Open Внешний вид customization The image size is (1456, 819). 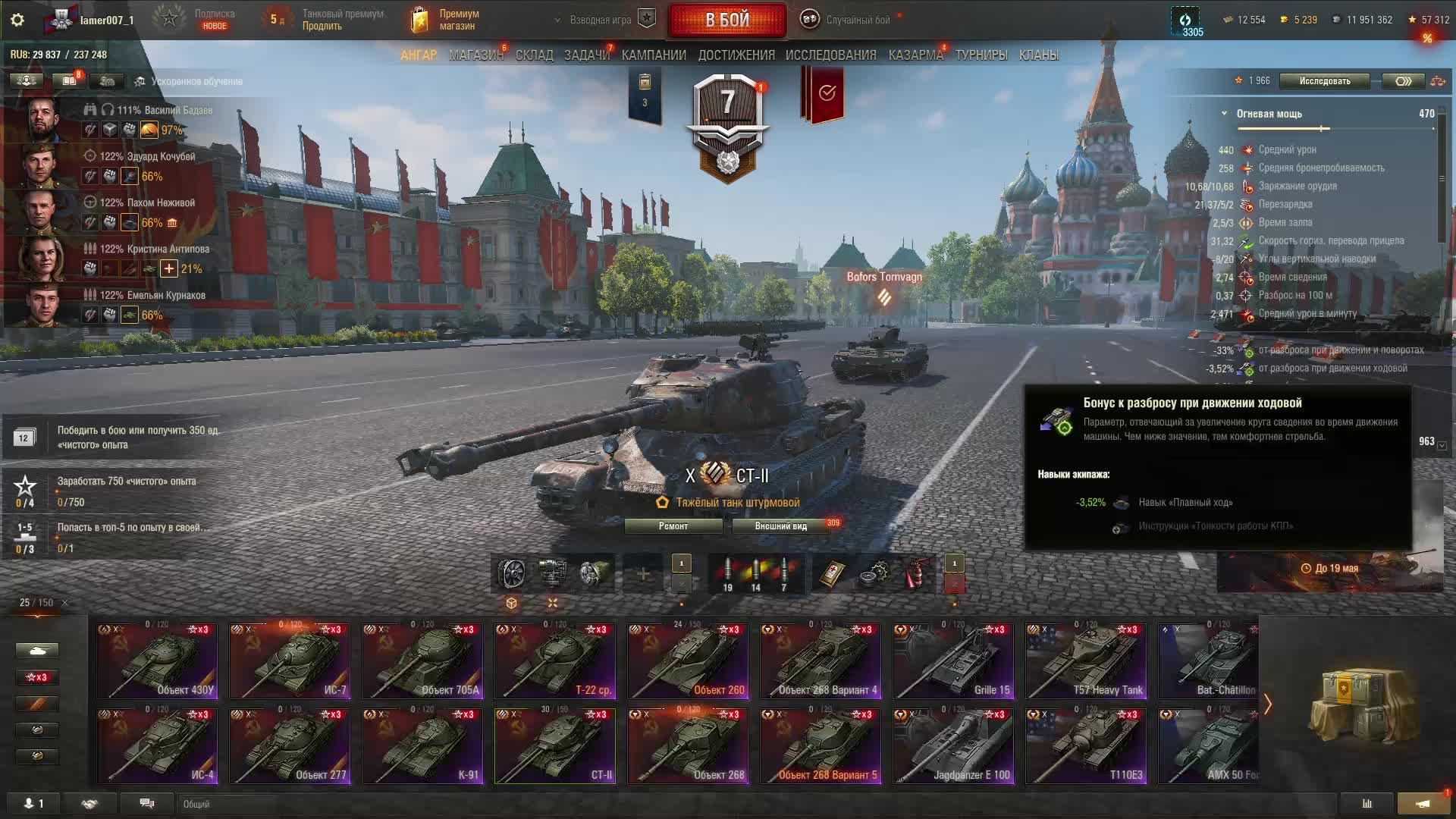pyautogui.click(x=780, y=526)
